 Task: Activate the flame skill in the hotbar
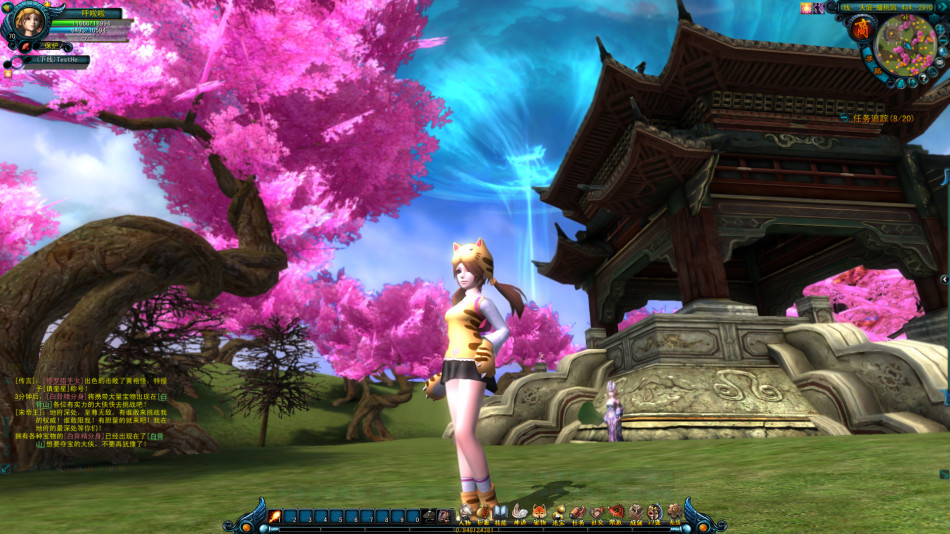coord(274,516)
